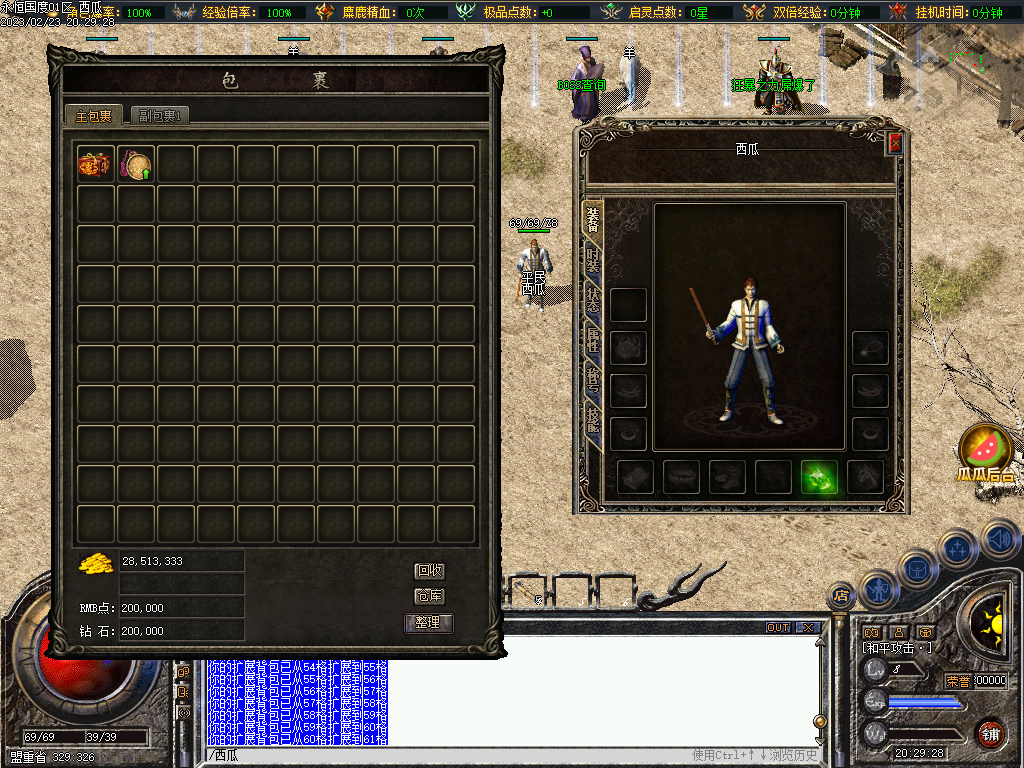
Task: Click the 回收 recycle button
Action: tap(430, 571)
